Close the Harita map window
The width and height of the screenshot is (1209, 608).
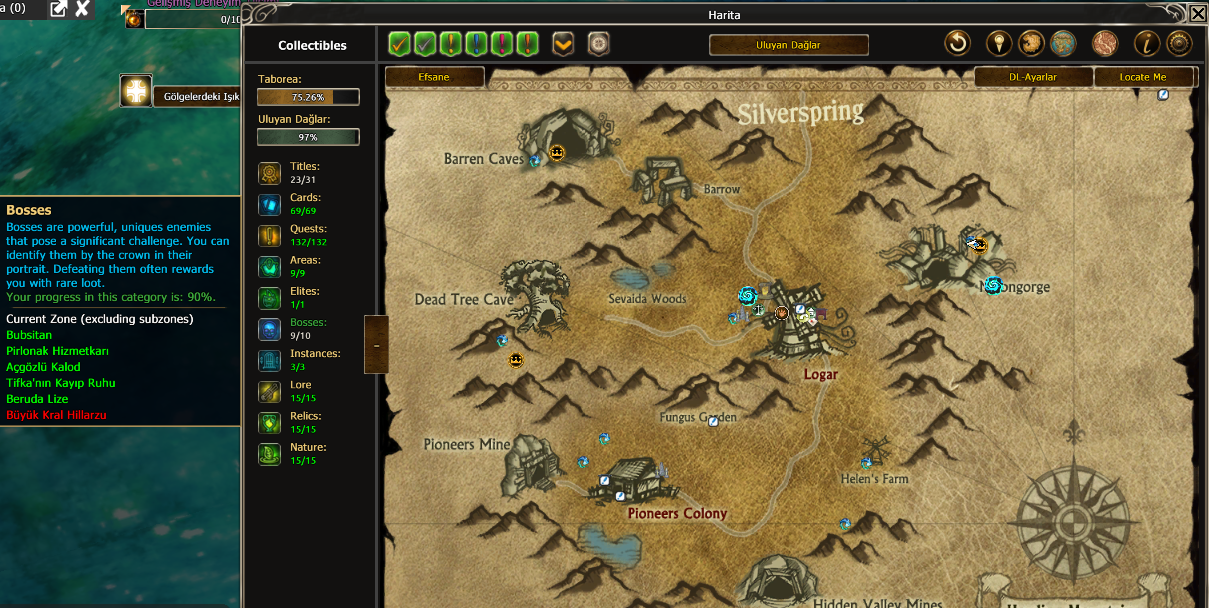click(1197, 14)
